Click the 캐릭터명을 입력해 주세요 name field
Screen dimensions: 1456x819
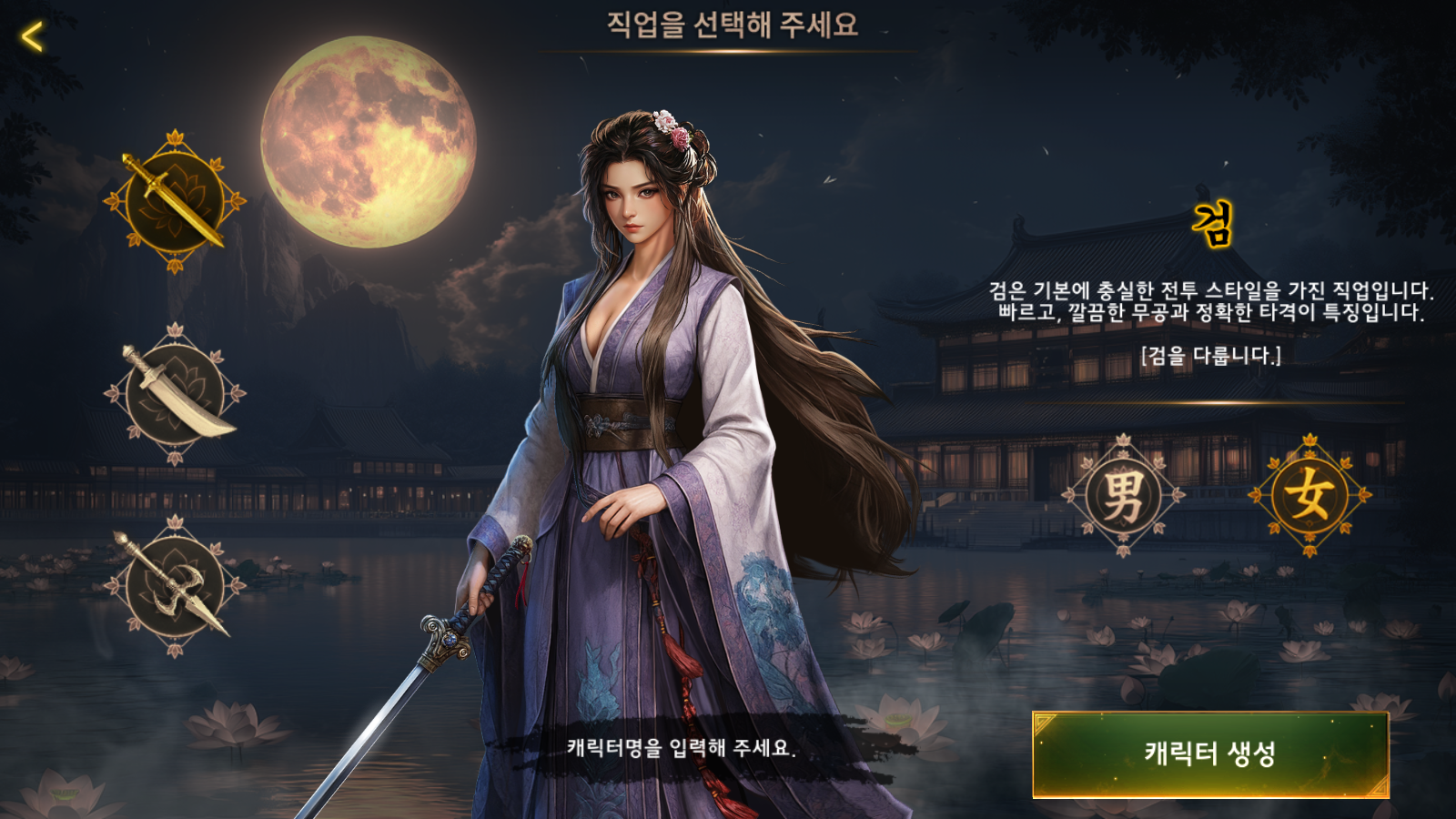(681, 748)
